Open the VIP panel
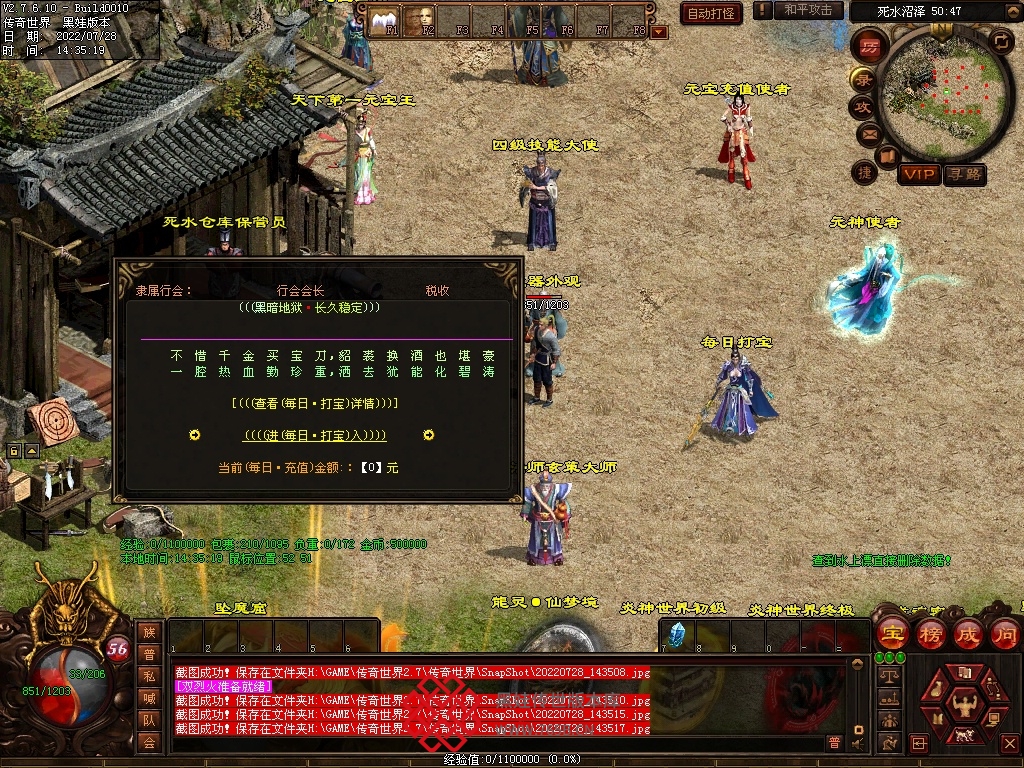 click(919, 174)
